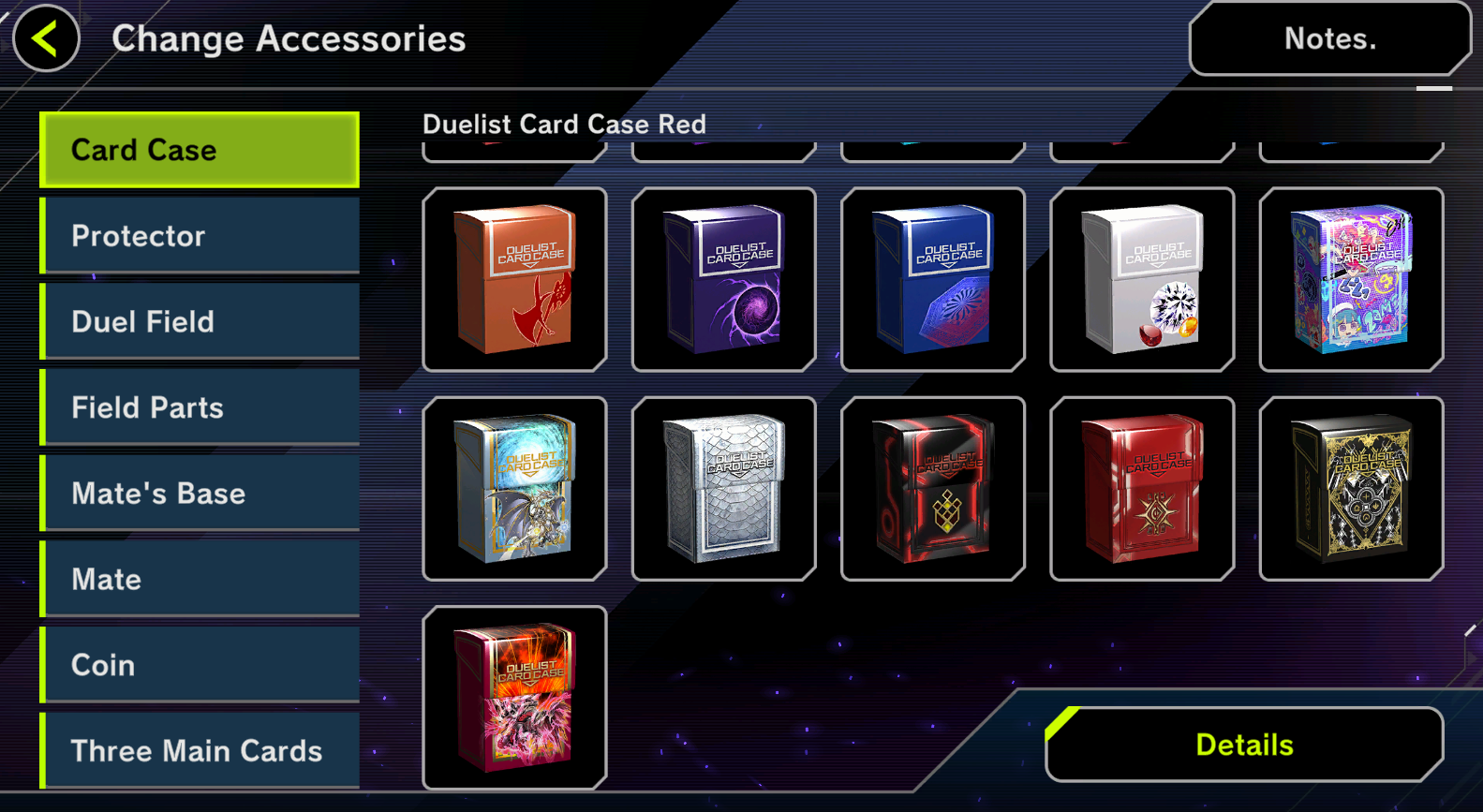Screen dimensions: 1483x812
Task: Show the Three Main Cards category
Action: pyautogui.click(x=200, y=750)
